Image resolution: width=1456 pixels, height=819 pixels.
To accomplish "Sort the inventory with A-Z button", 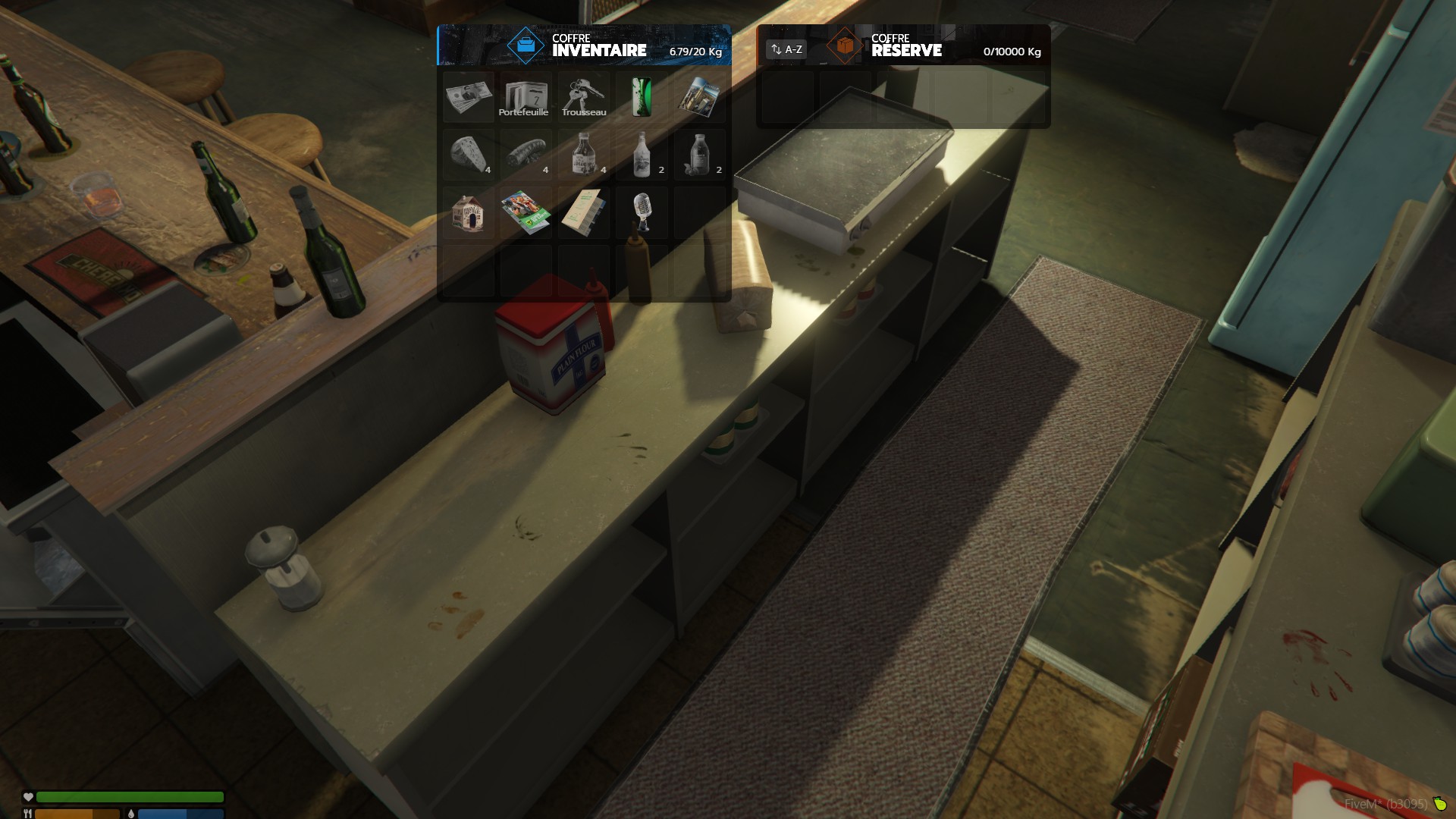I will click(786, 49).
